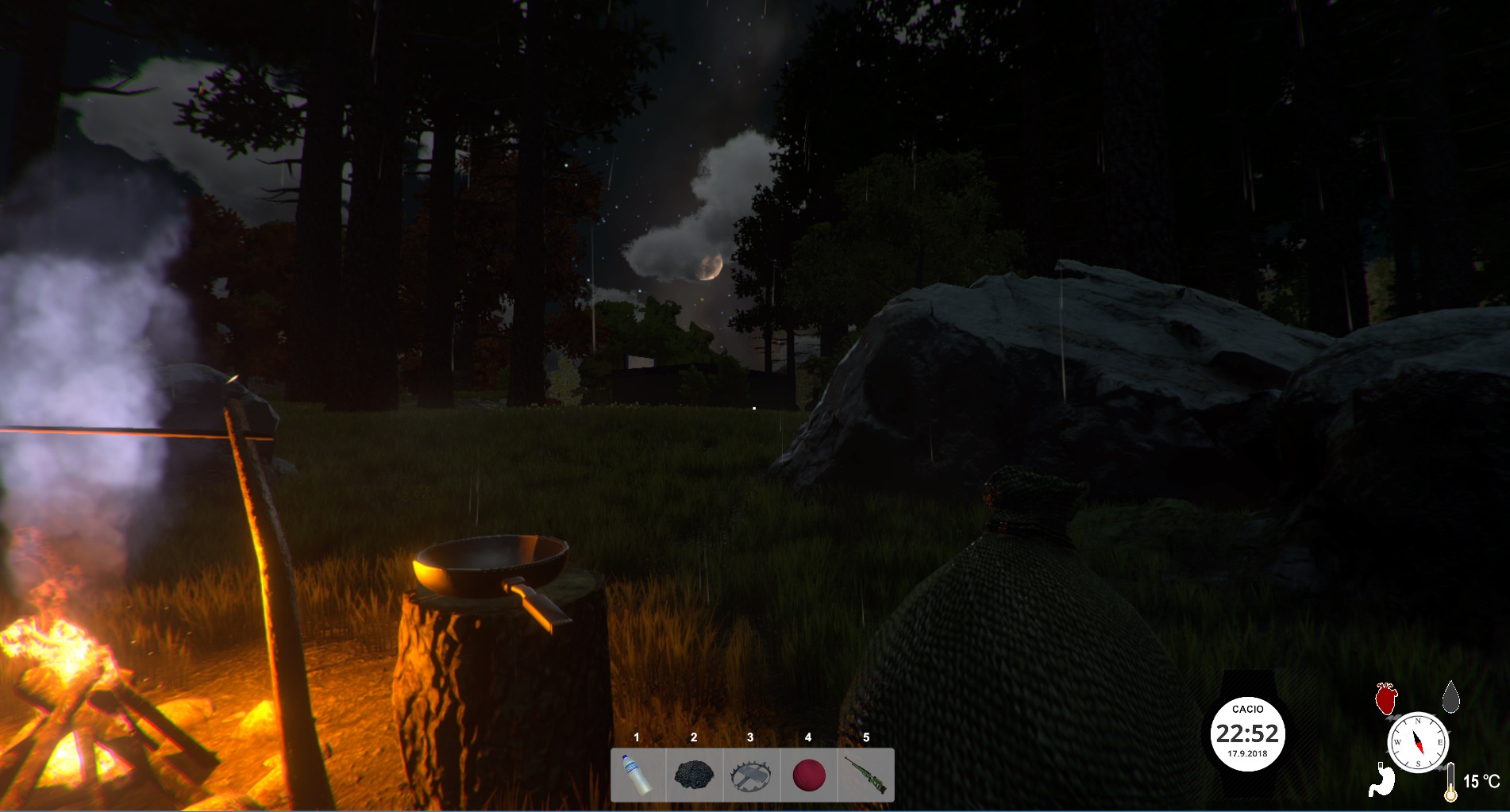
Task: Click the compass on the HUD
Action: coord(1418,744)
